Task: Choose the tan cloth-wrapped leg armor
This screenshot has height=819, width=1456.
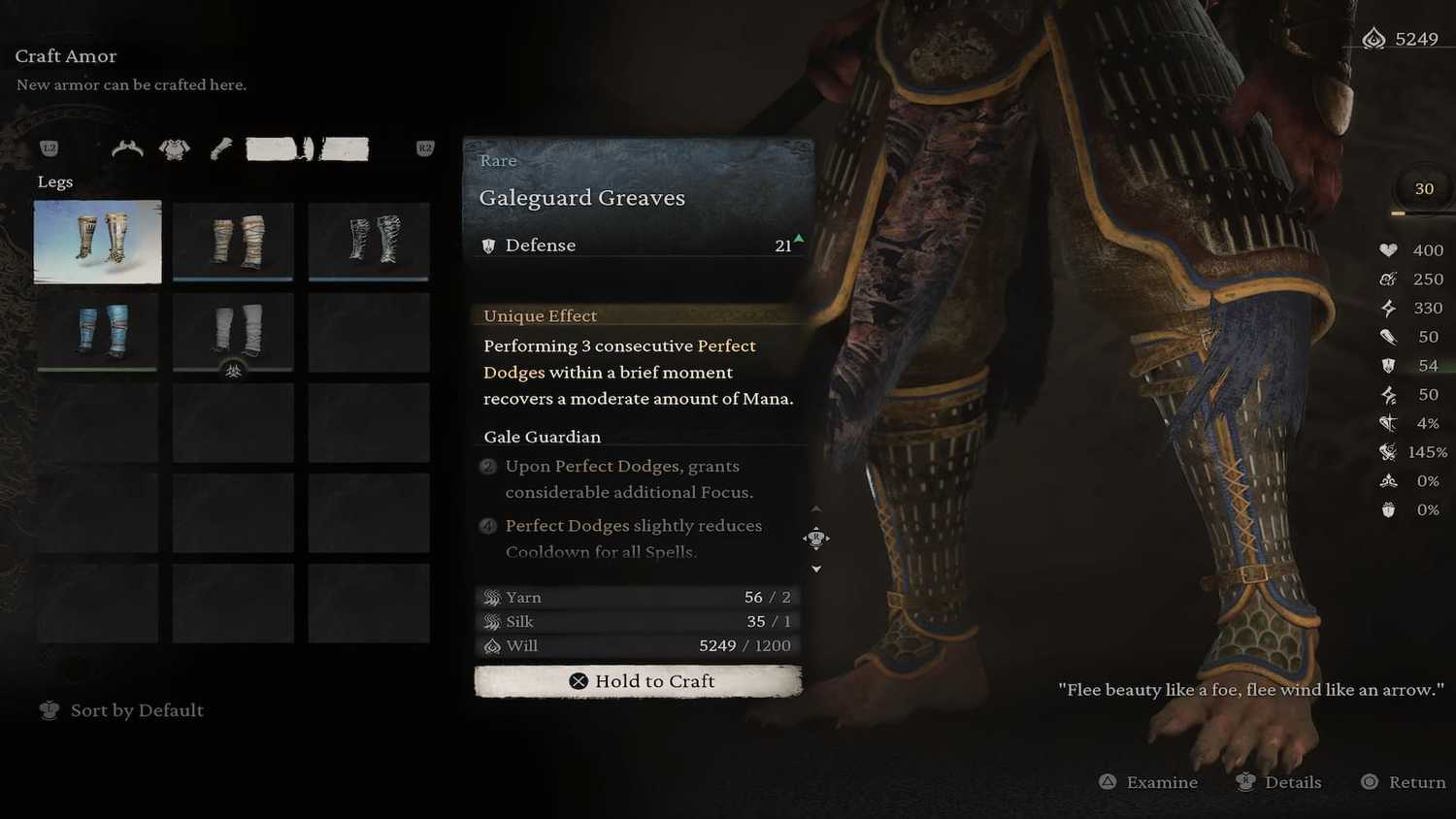Action: 233,242
